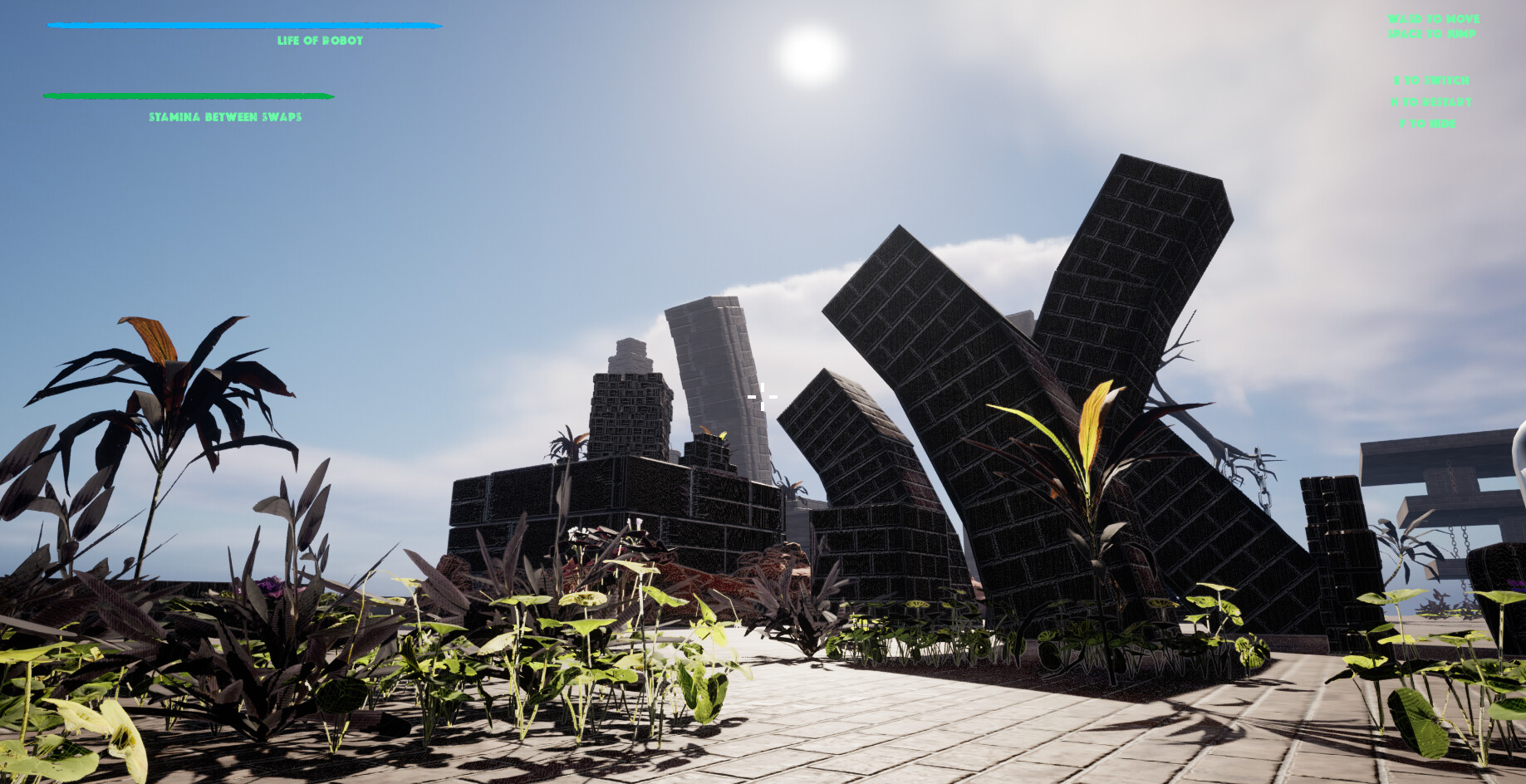Click the SPACE TO JUMP hint text
Image resolution: width=1526 pixels, height=784 pixels.
tap(1432, 33)
